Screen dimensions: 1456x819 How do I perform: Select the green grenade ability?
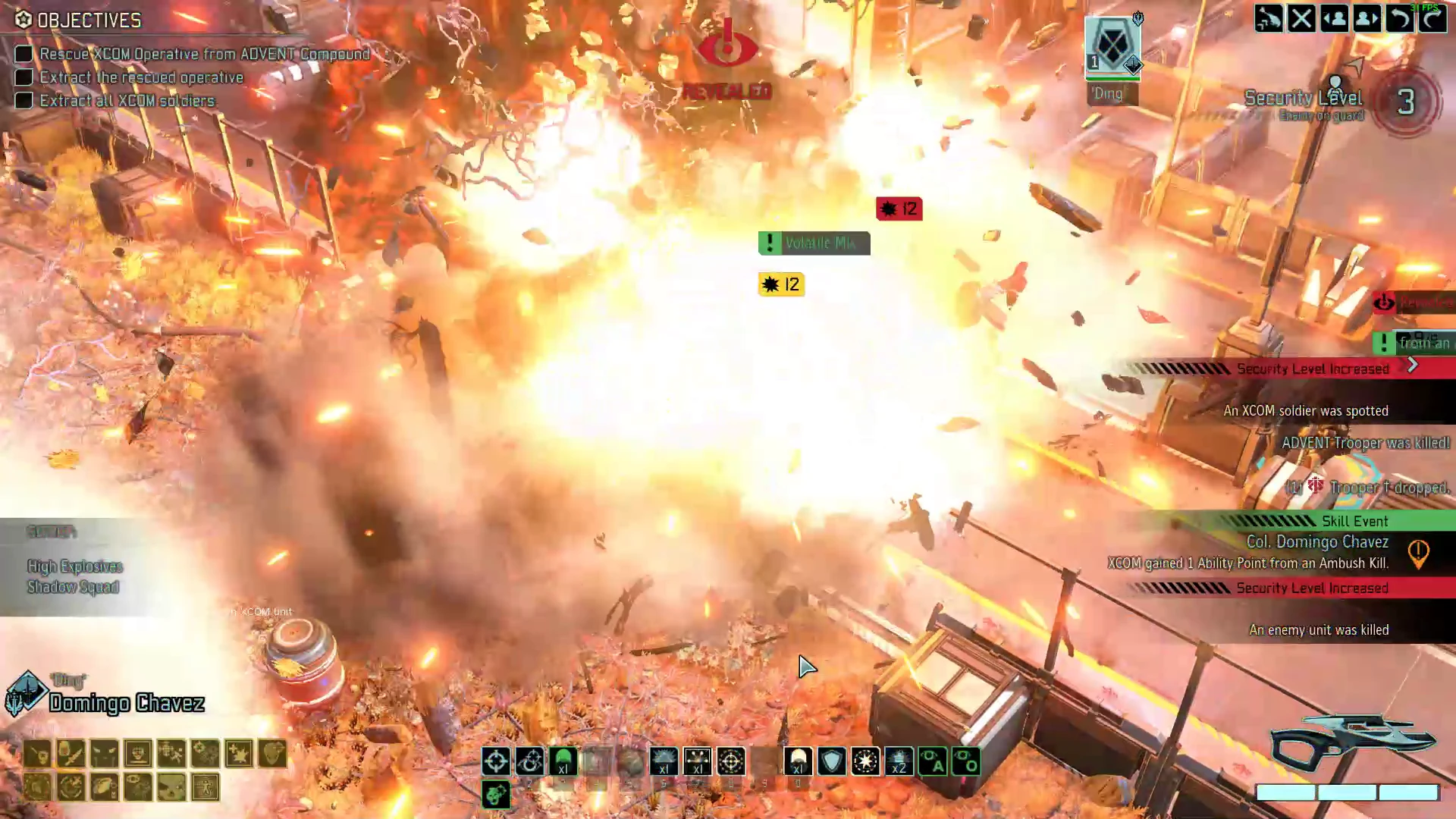pos(563,762)
